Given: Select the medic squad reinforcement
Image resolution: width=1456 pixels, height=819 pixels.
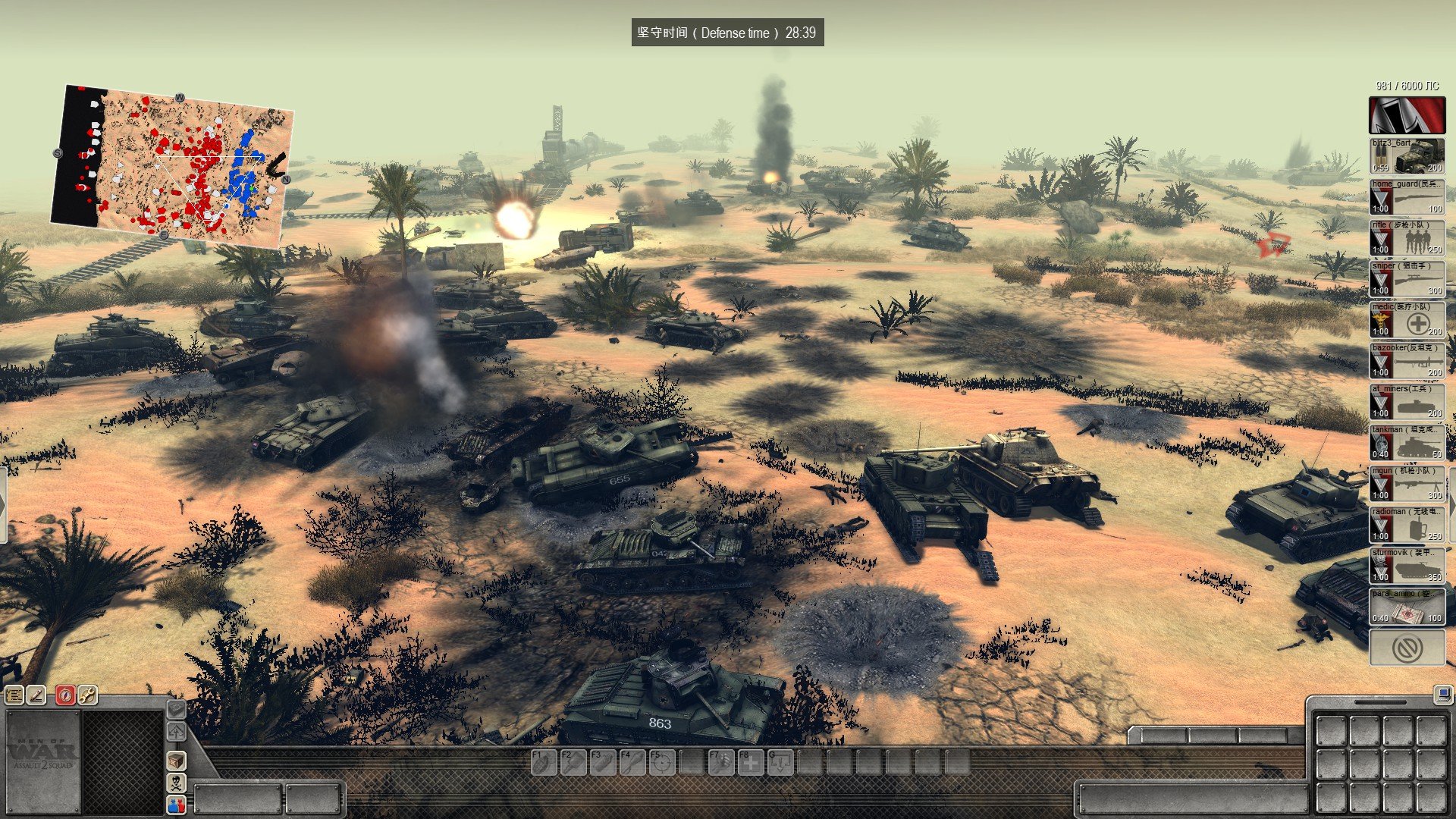Looking at the screenshot, I should (x=1407, y=319).
